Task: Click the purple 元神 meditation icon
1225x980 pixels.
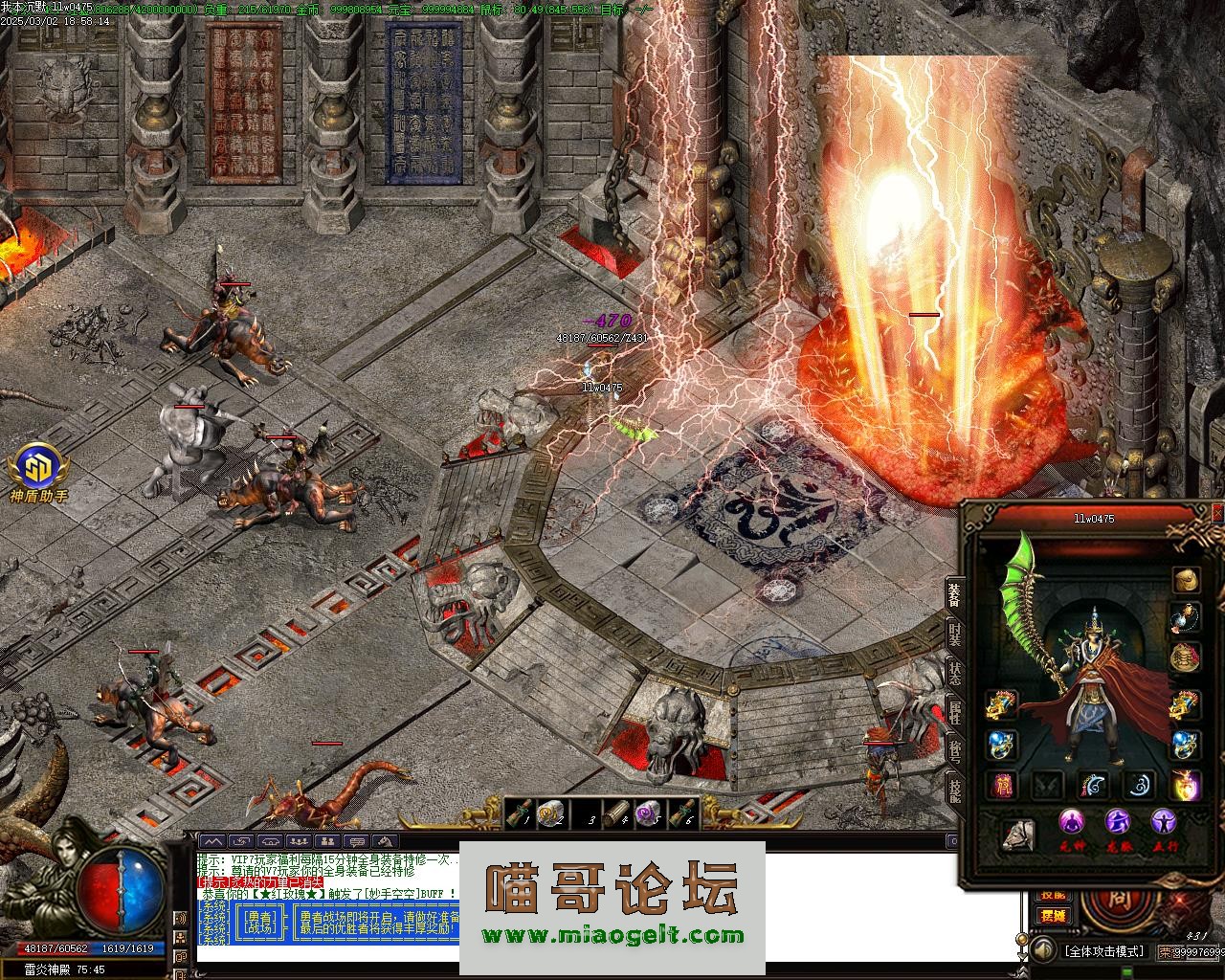Action: point(1072,823)
